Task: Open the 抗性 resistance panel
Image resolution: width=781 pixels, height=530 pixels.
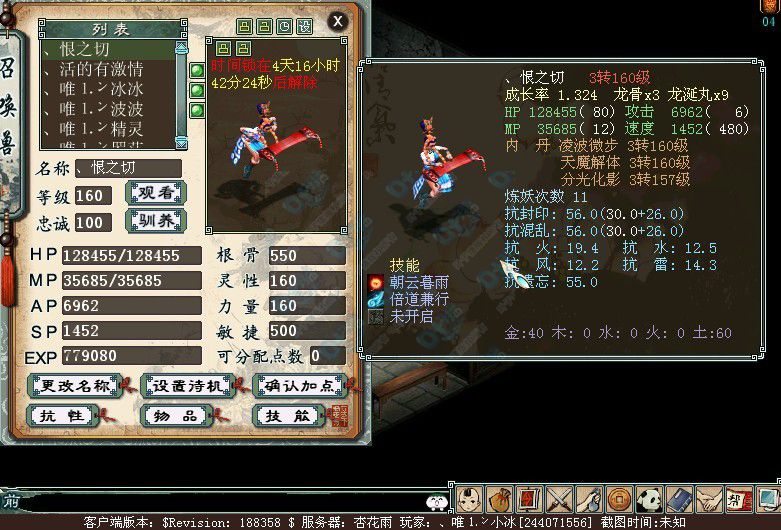Action: click(x=61, y=415)
